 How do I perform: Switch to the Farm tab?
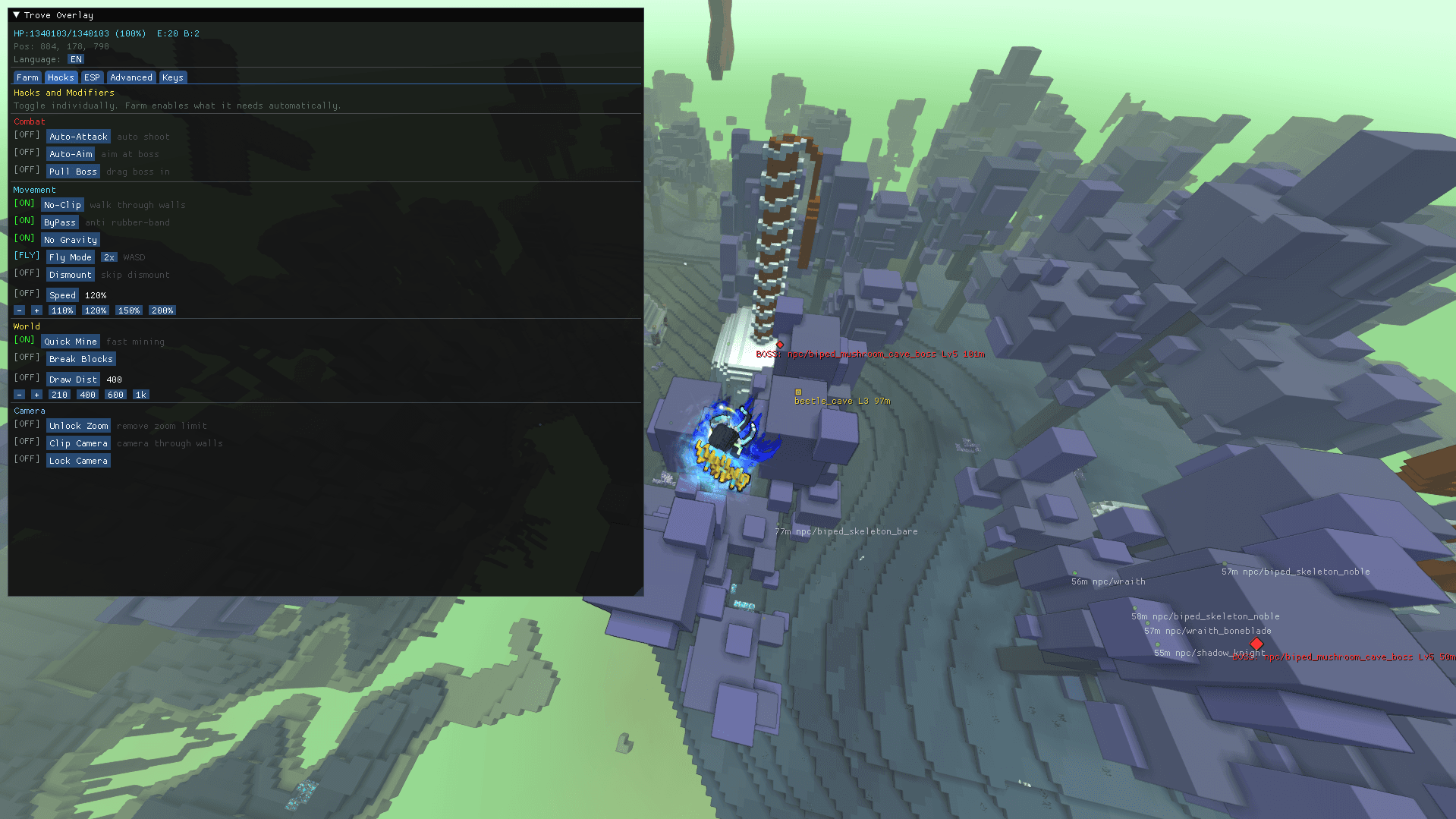tap(27, 77)
